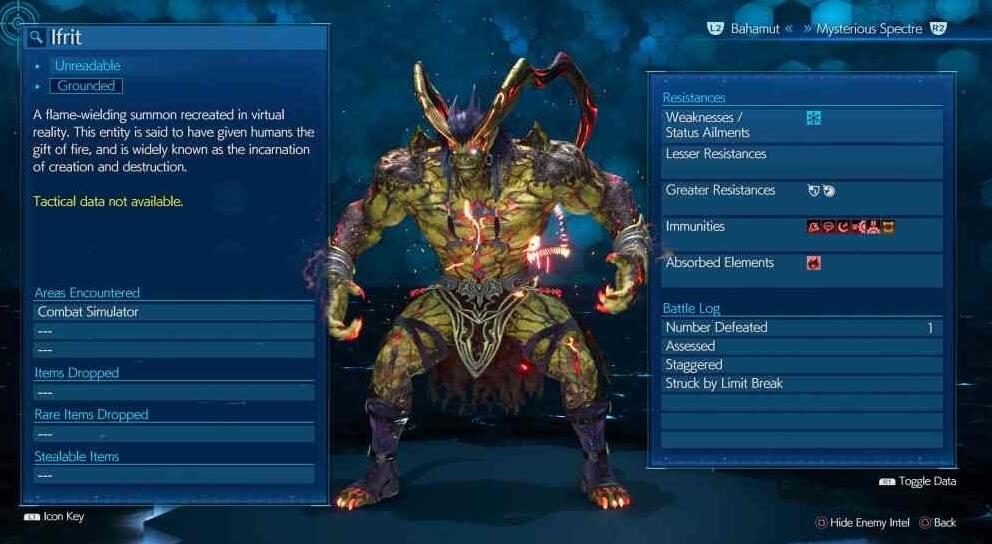Select the Struck by Limit Break row
The width and height of the screenshot is (992, 544).
(802, 384)
